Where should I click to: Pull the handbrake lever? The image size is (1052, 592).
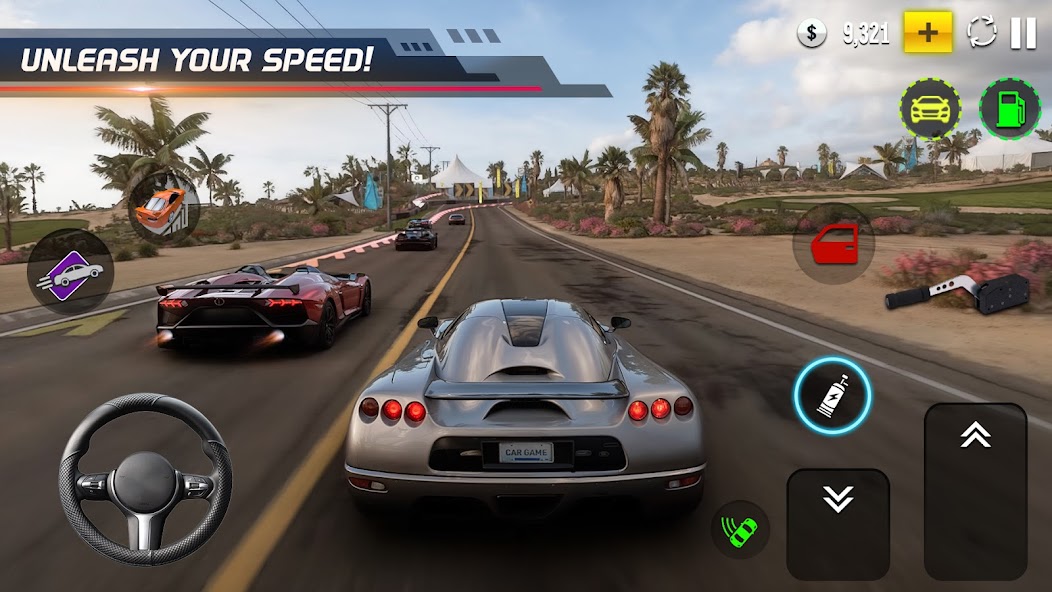(x=957, y=292)
